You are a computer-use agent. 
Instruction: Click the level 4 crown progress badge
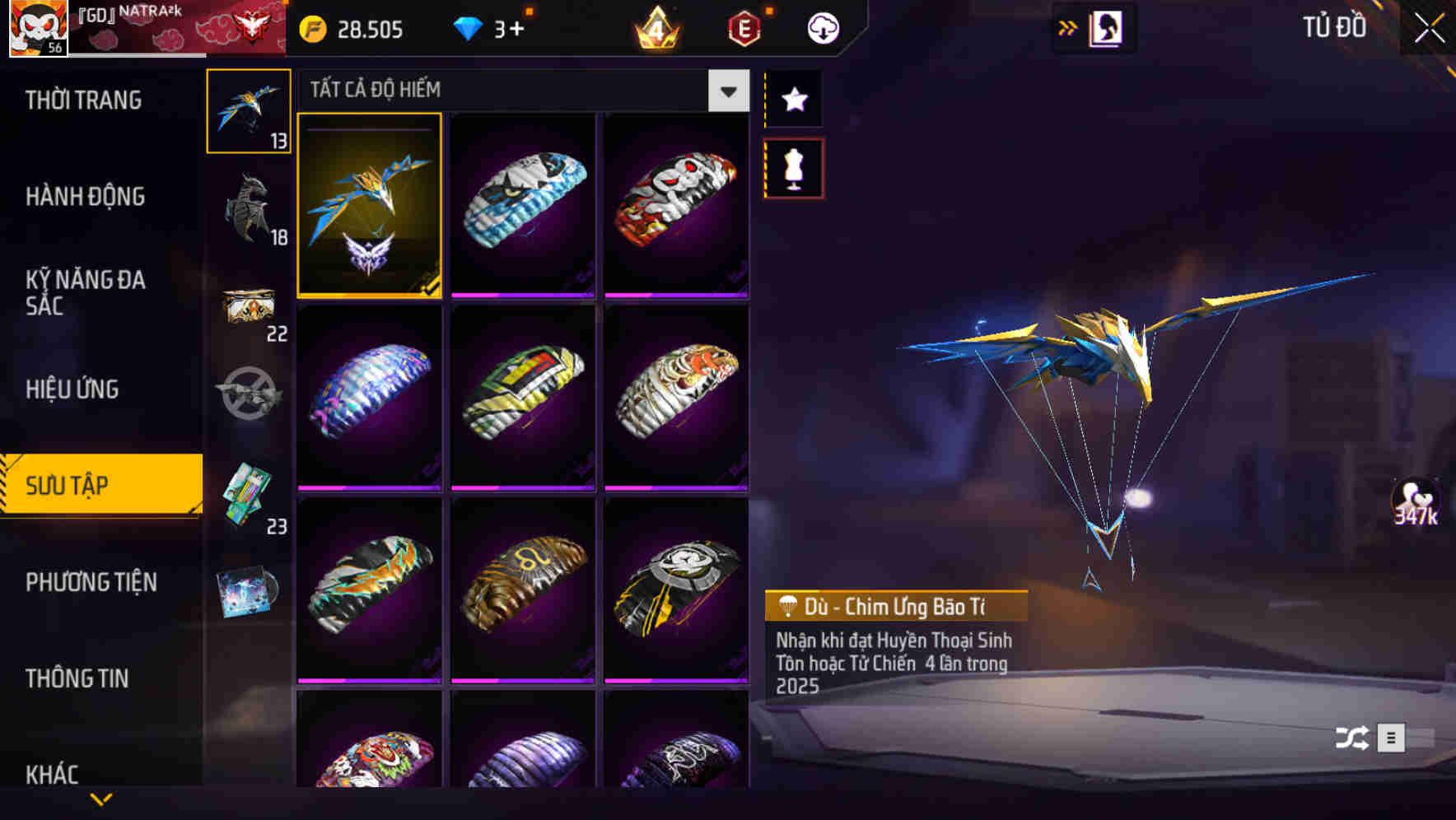654,27
